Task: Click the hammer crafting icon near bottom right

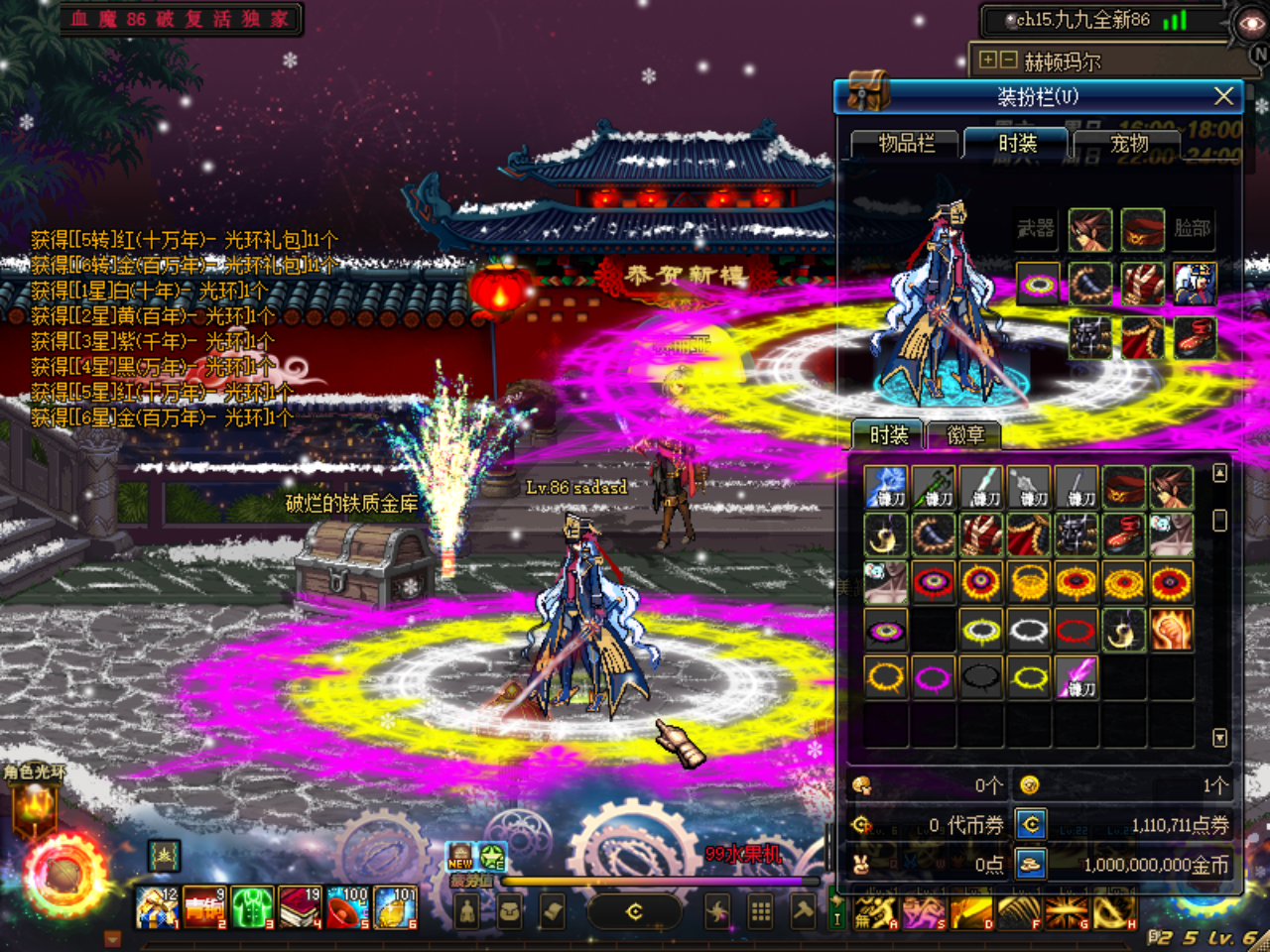Action: [x=802, y=909]
